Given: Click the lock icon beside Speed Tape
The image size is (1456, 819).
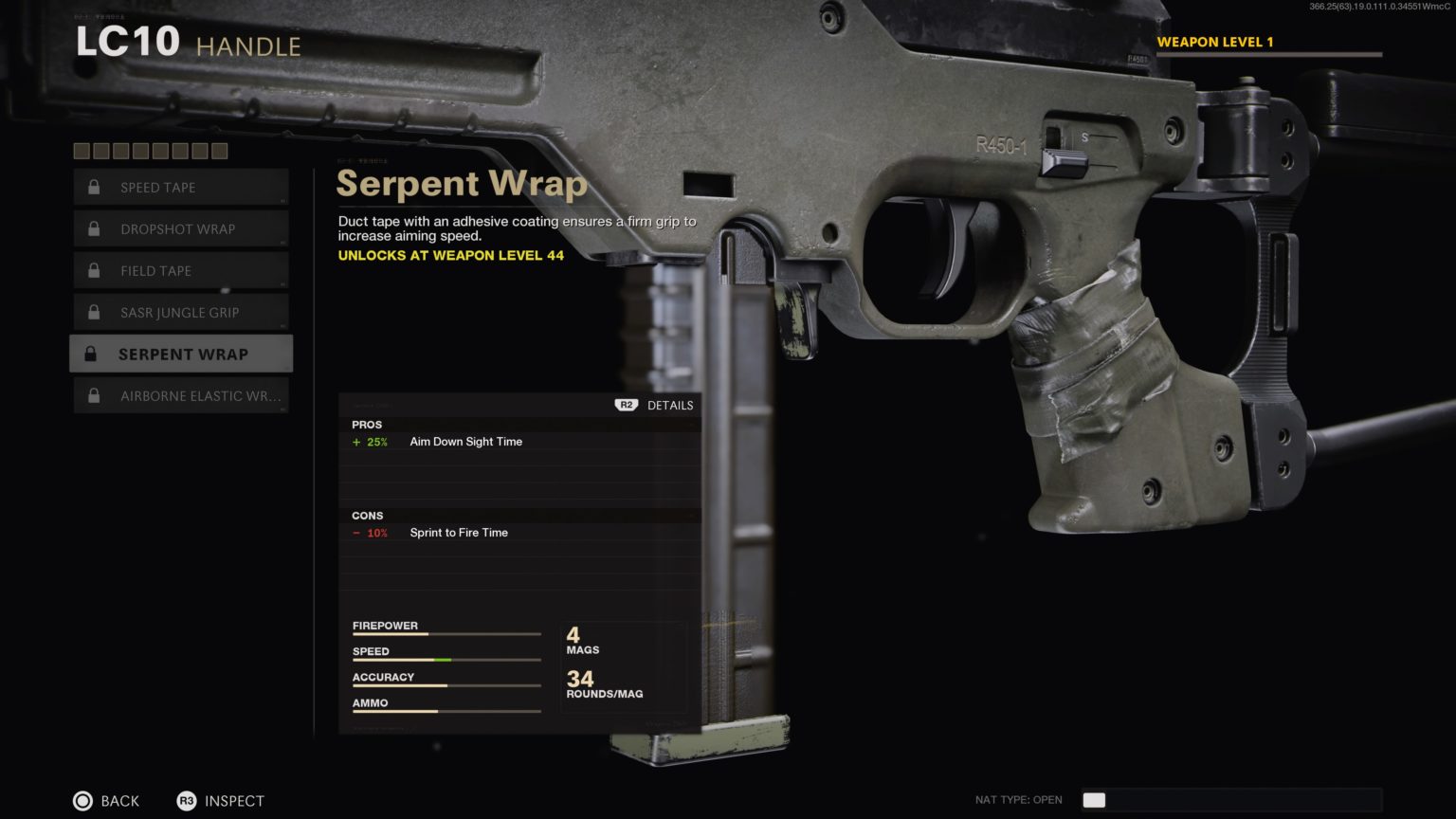Looking at the screenshot, I should 93,187.
